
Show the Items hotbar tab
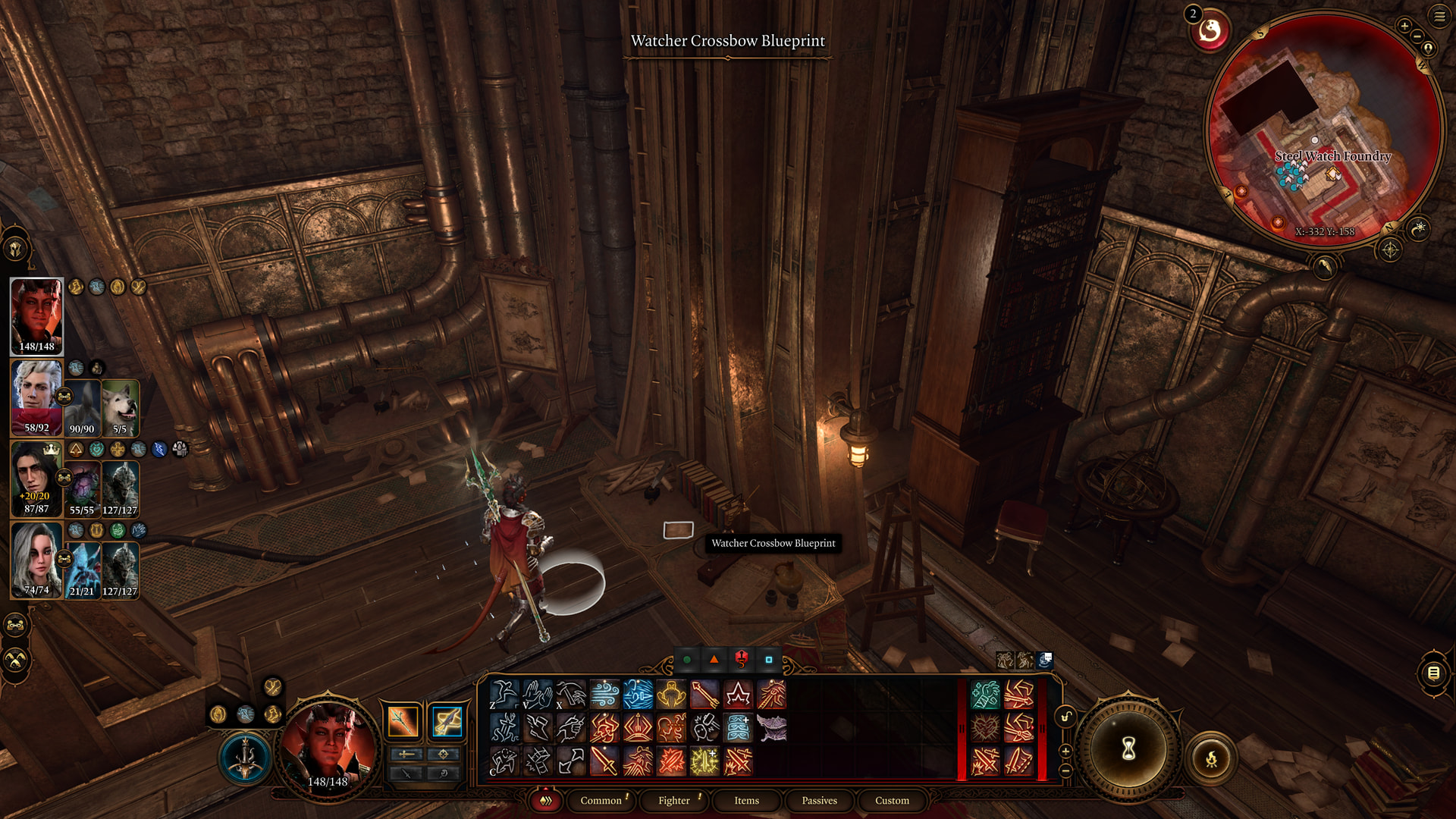(746, 800)
